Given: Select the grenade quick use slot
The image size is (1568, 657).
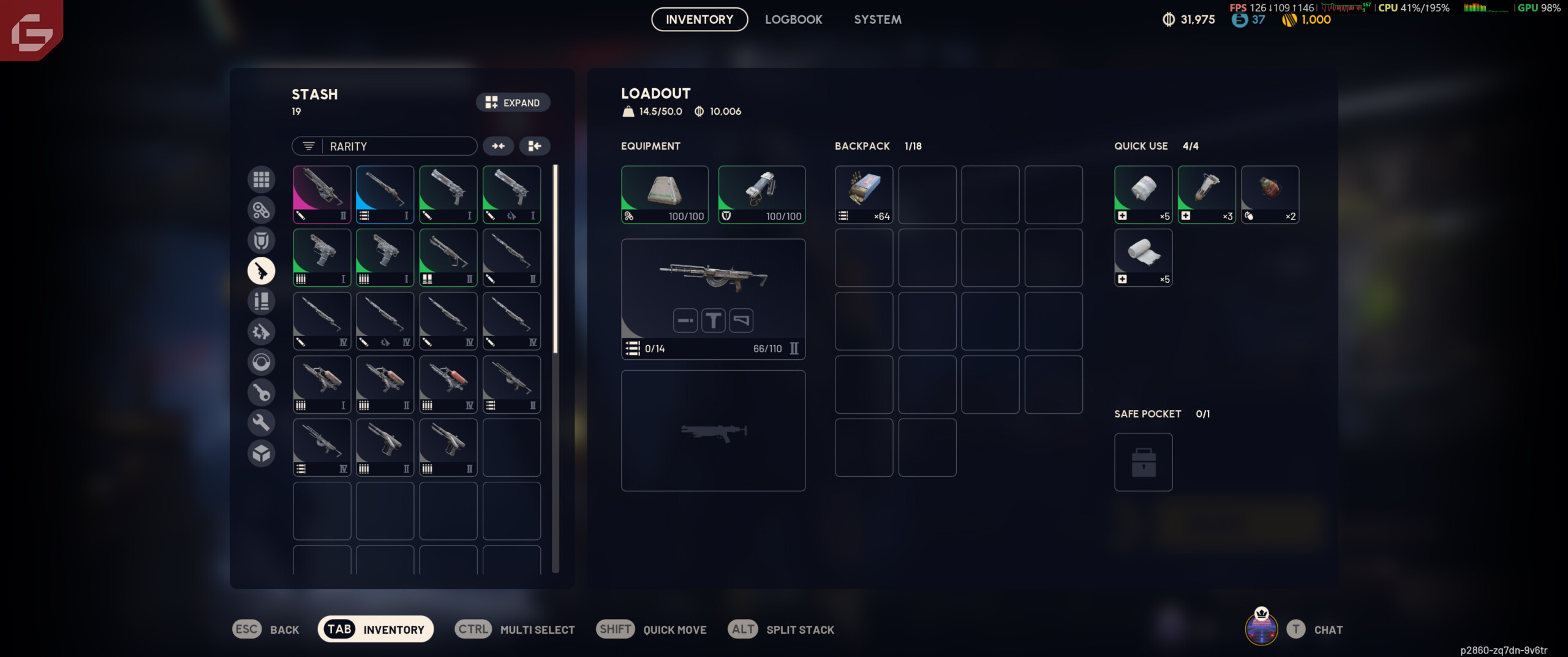Looking at the screenshot, I should click(x=1270, y=194).
